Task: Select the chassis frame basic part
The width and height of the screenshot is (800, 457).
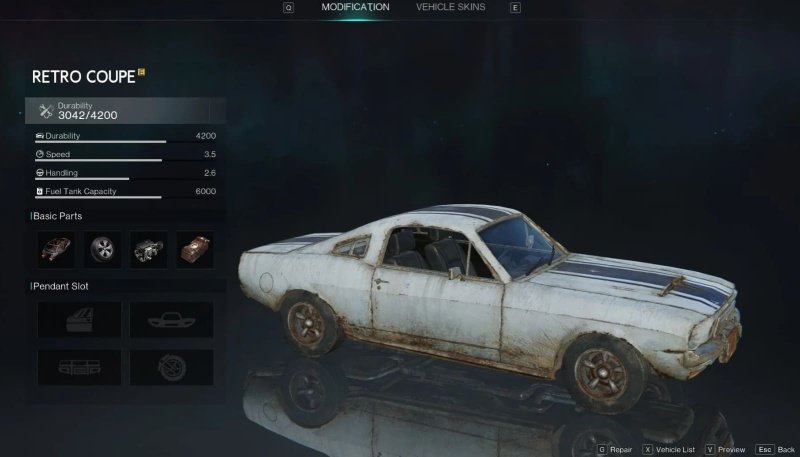Action: 56,250
